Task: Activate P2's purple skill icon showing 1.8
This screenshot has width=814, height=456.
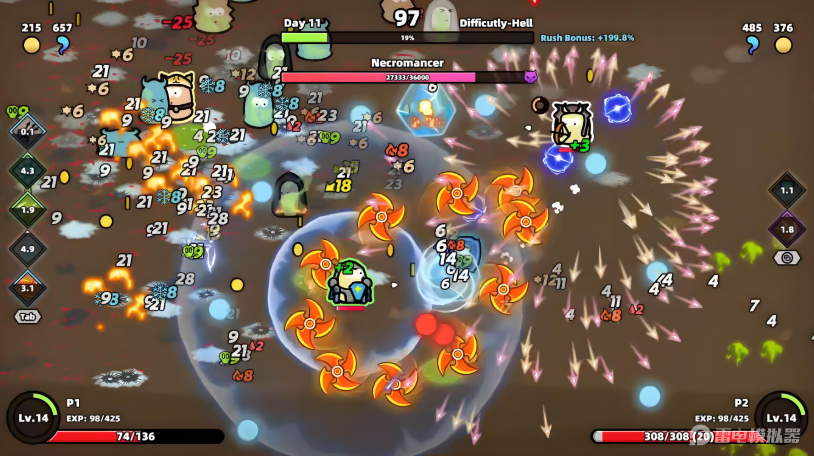Action: 787,229
